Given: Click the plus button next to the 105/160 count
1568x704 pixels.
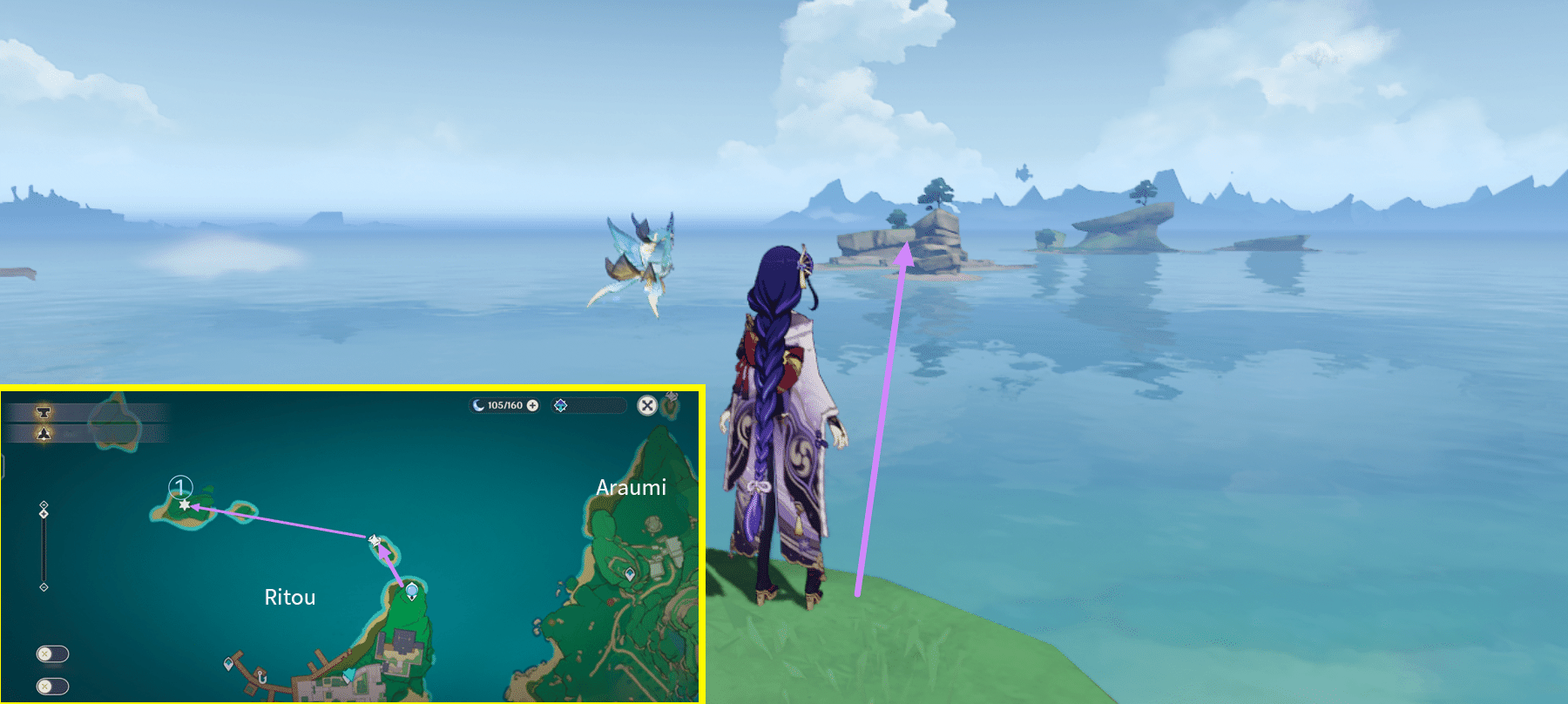Looking at the screenshot, I should click(x=531, y=406).
